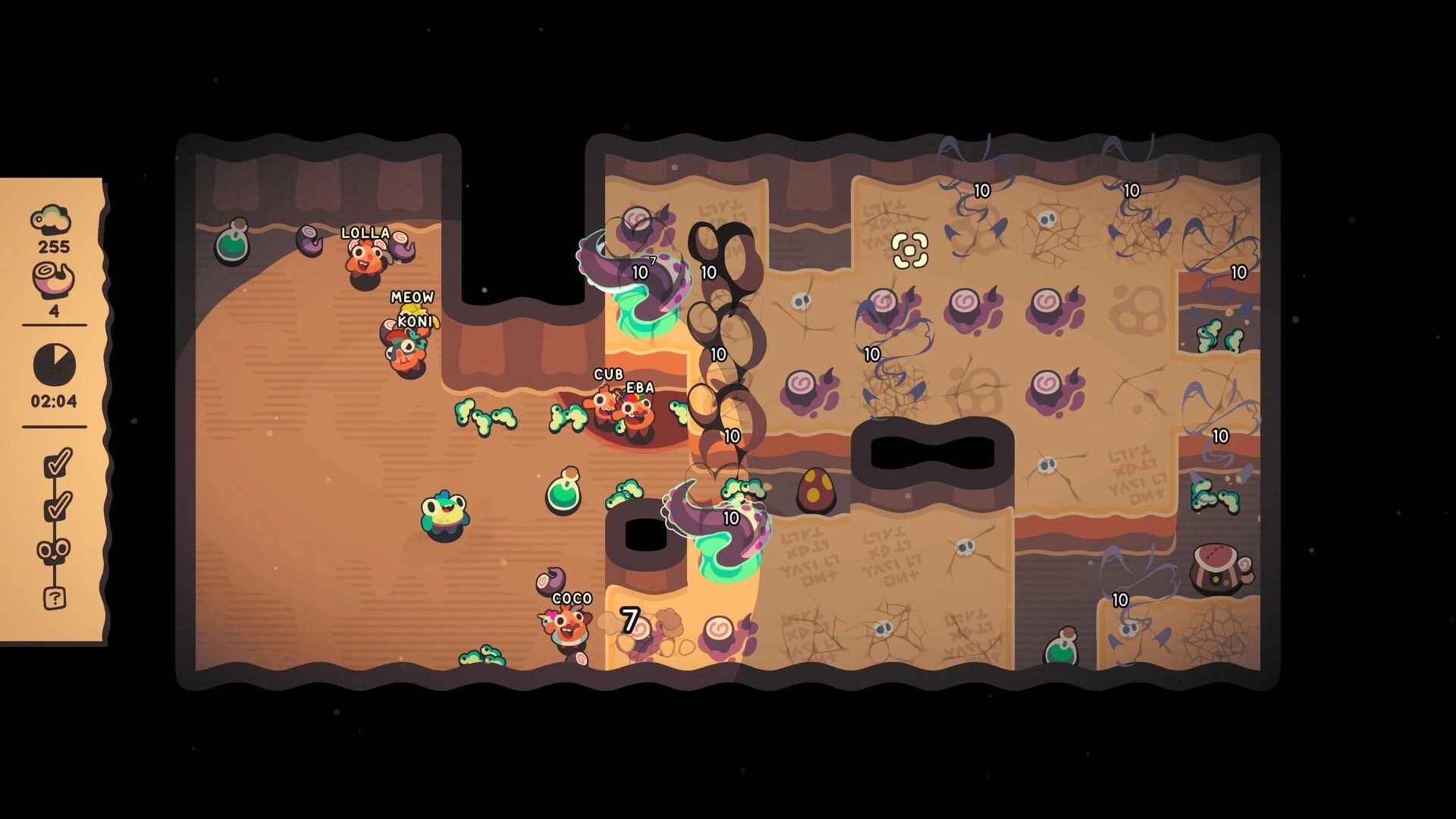Click the green potion bottle at the bottom right
Image resolution: width=1456 pixels, height=819 pixels.
[x=1062, y=648]
